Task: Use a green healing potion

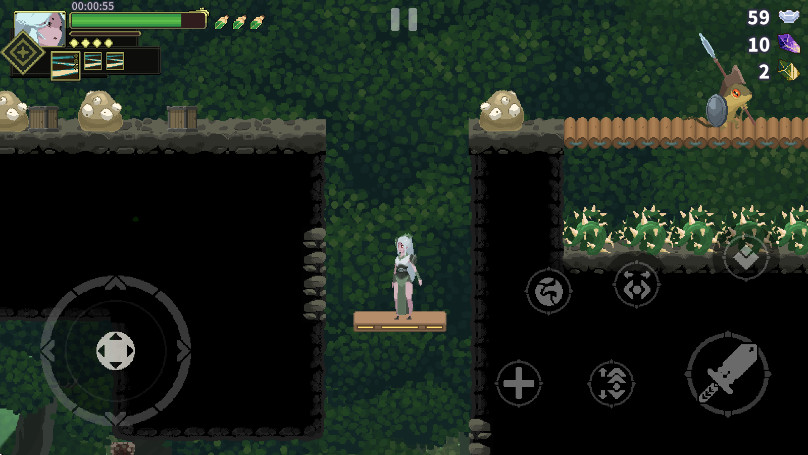Action: [x=221, y=22]
